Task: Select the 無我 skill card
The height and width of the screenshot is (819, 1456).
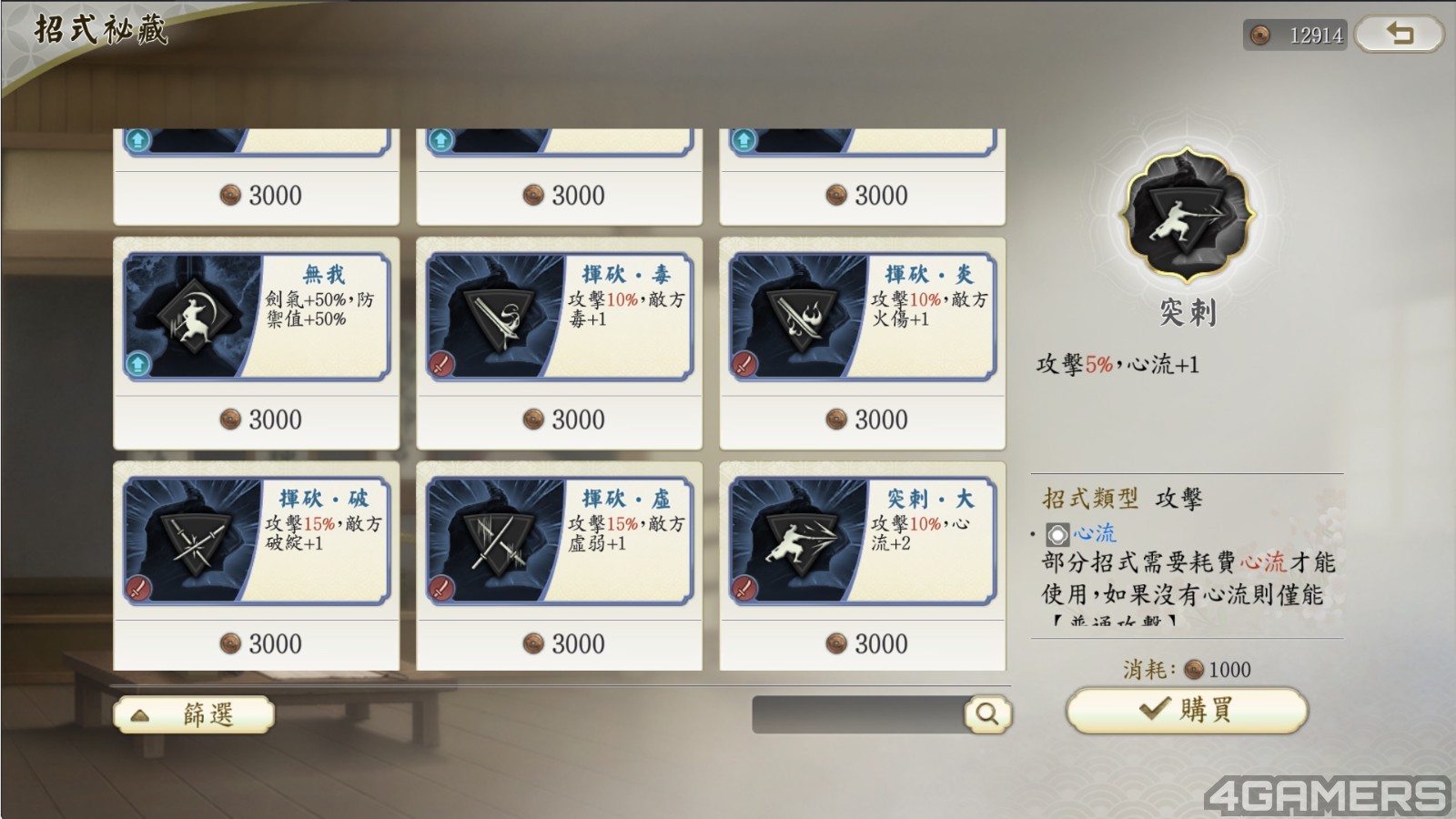Action: coord(257,317)
